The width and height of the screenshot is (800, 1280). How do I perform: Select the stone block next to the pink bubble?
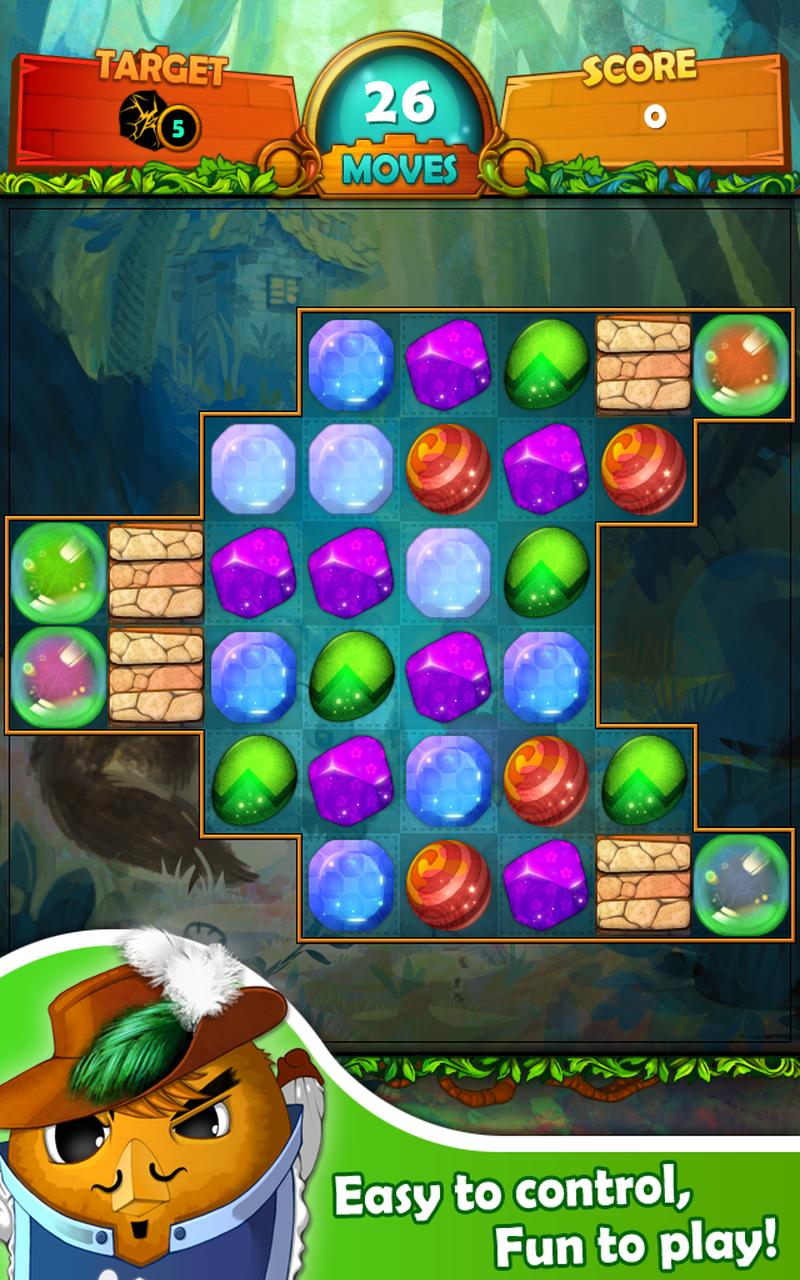click(155, 675)
